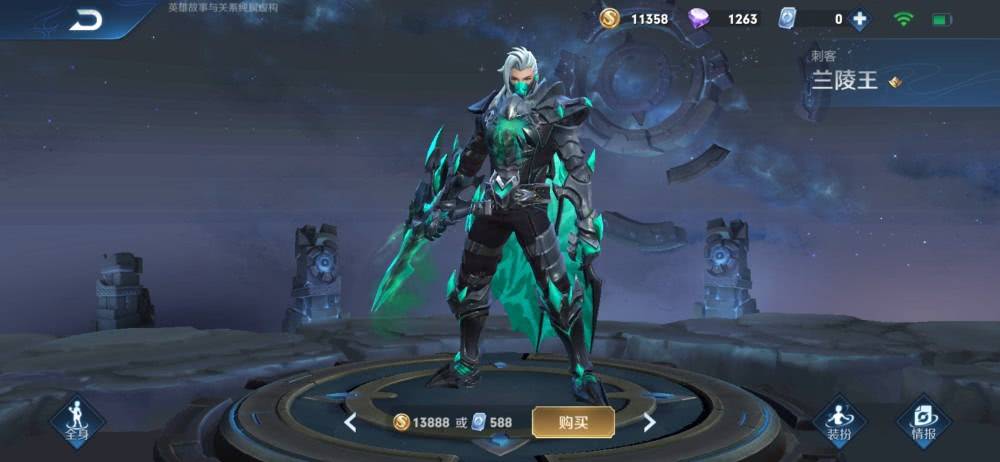1000x462 pixels.
Task: Click the badge beside 兰陵王 name
Action: coord(895,82)
